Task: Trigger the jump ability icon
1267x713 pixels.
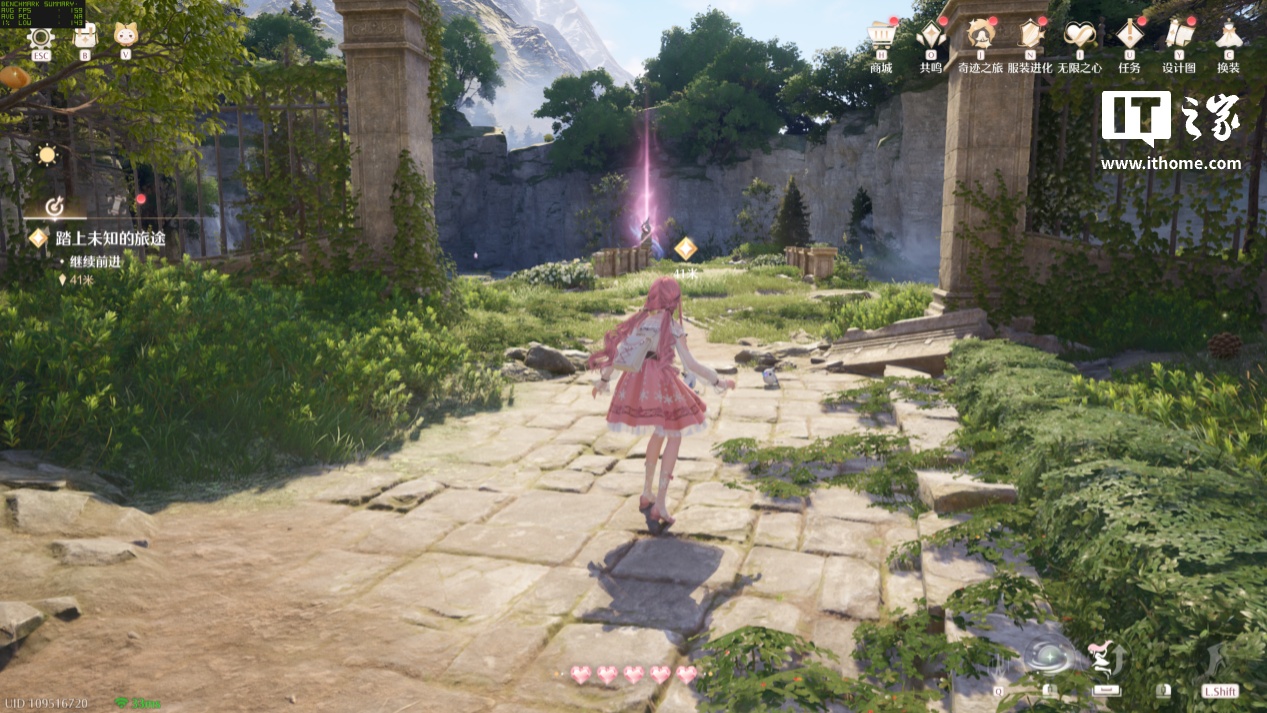Action: coord(1105,659)
